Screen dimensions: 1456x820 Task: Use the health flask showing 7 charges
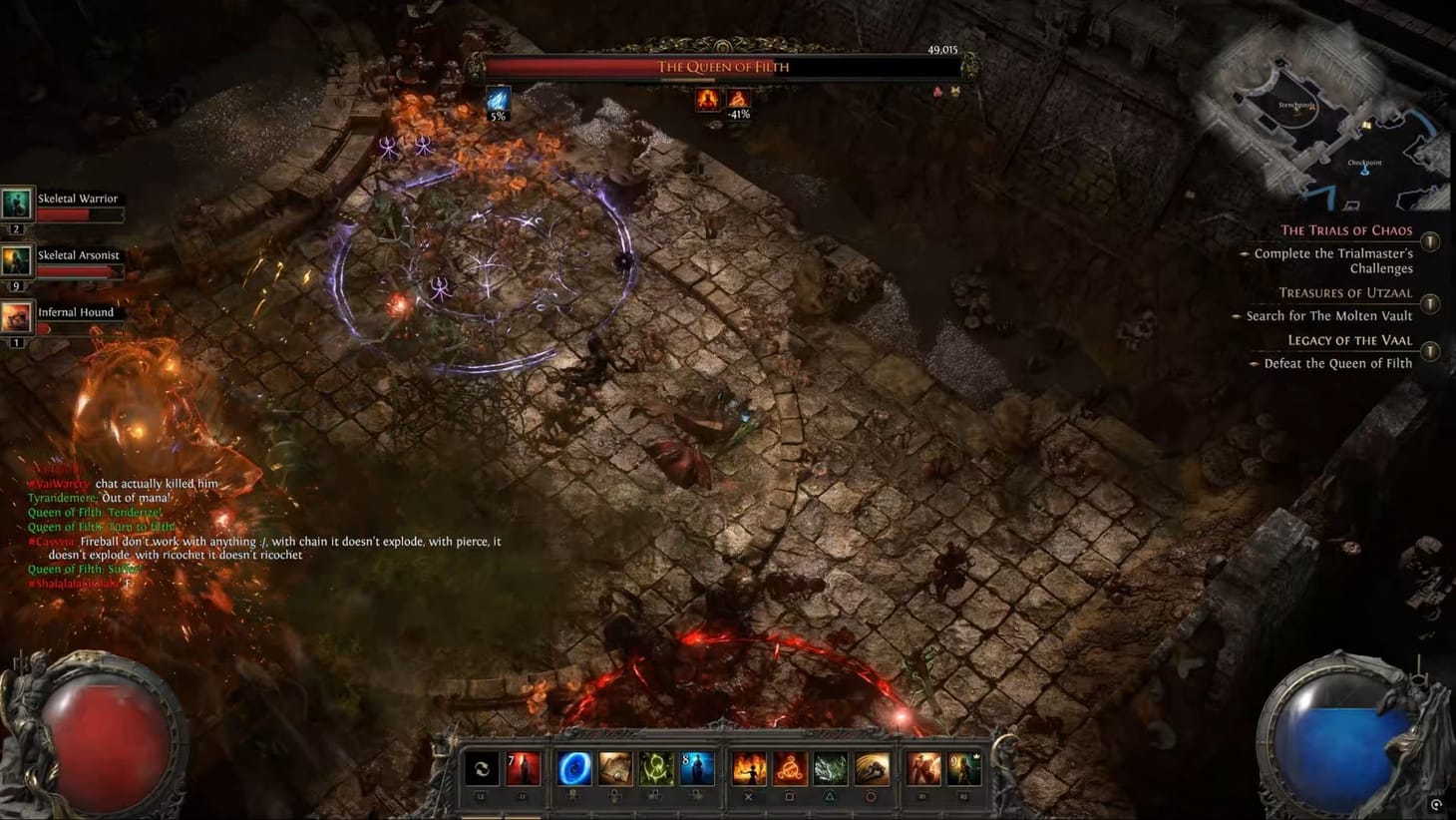click(x=524, y=768)
